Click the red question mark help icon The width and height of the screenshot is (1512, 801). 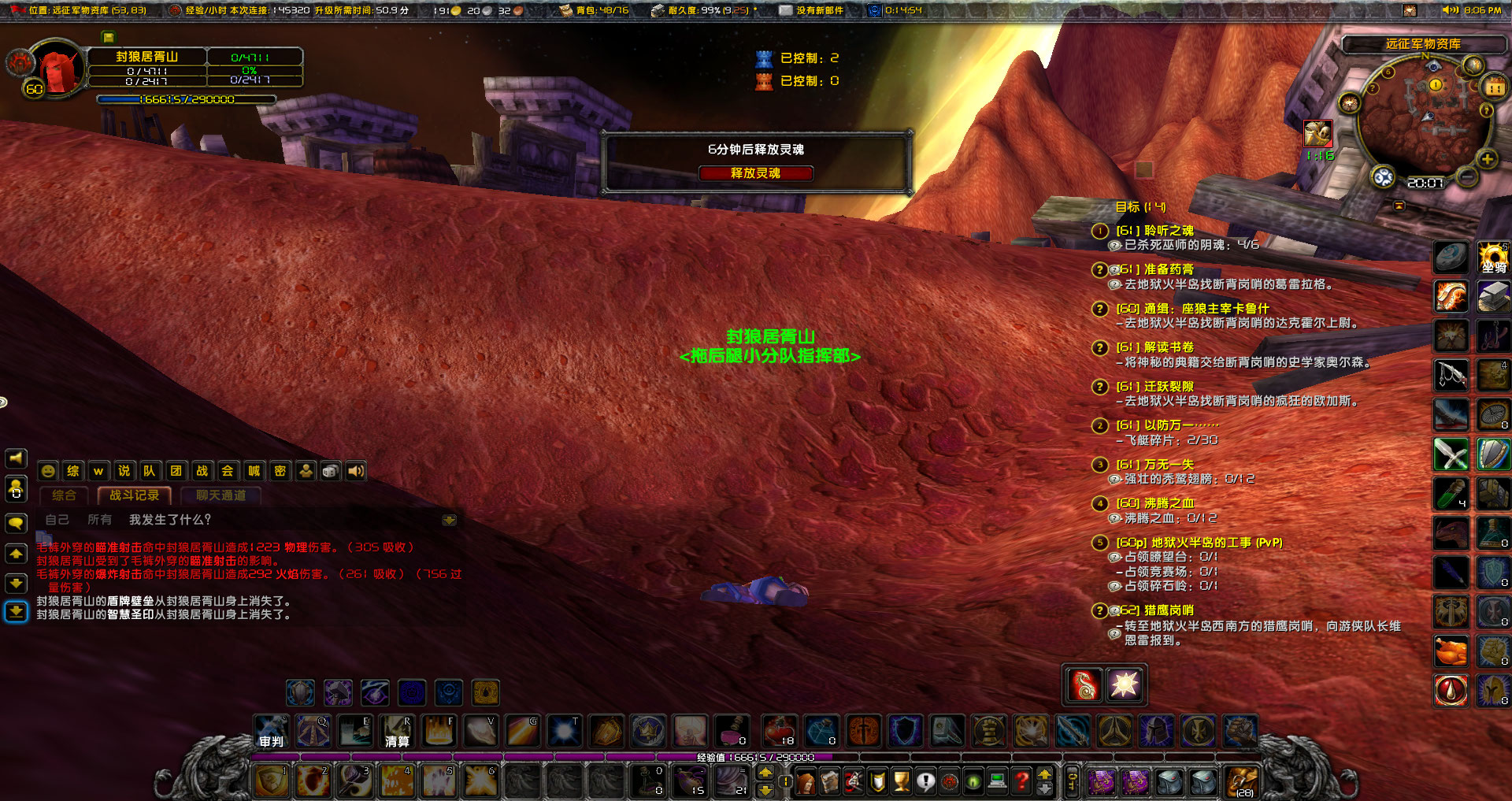point(1021,781)
